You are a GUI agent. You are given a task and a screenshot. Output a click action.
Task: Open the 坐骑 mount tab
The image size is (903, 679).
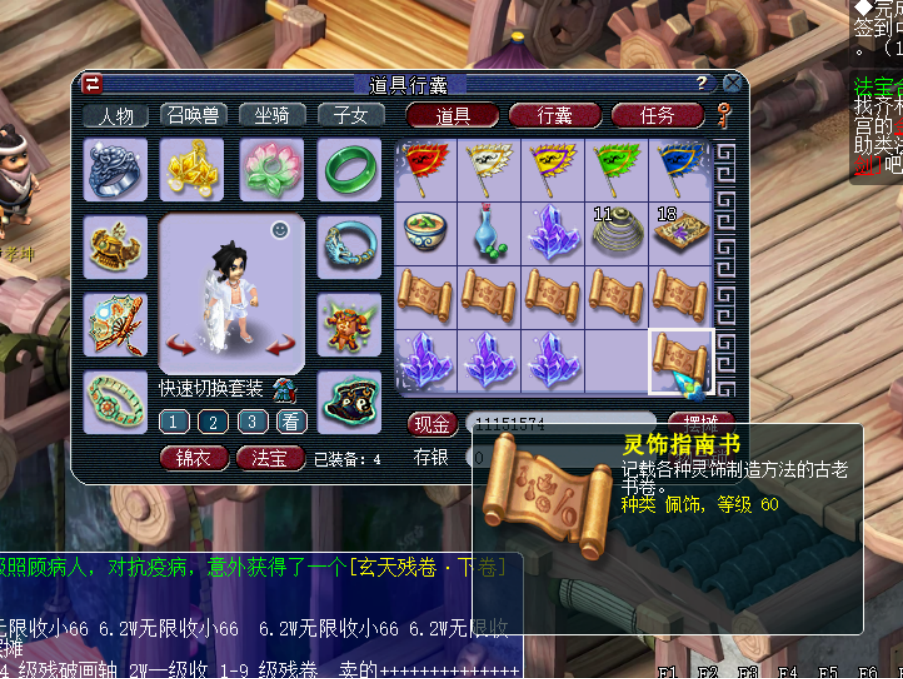pos(272,116)
